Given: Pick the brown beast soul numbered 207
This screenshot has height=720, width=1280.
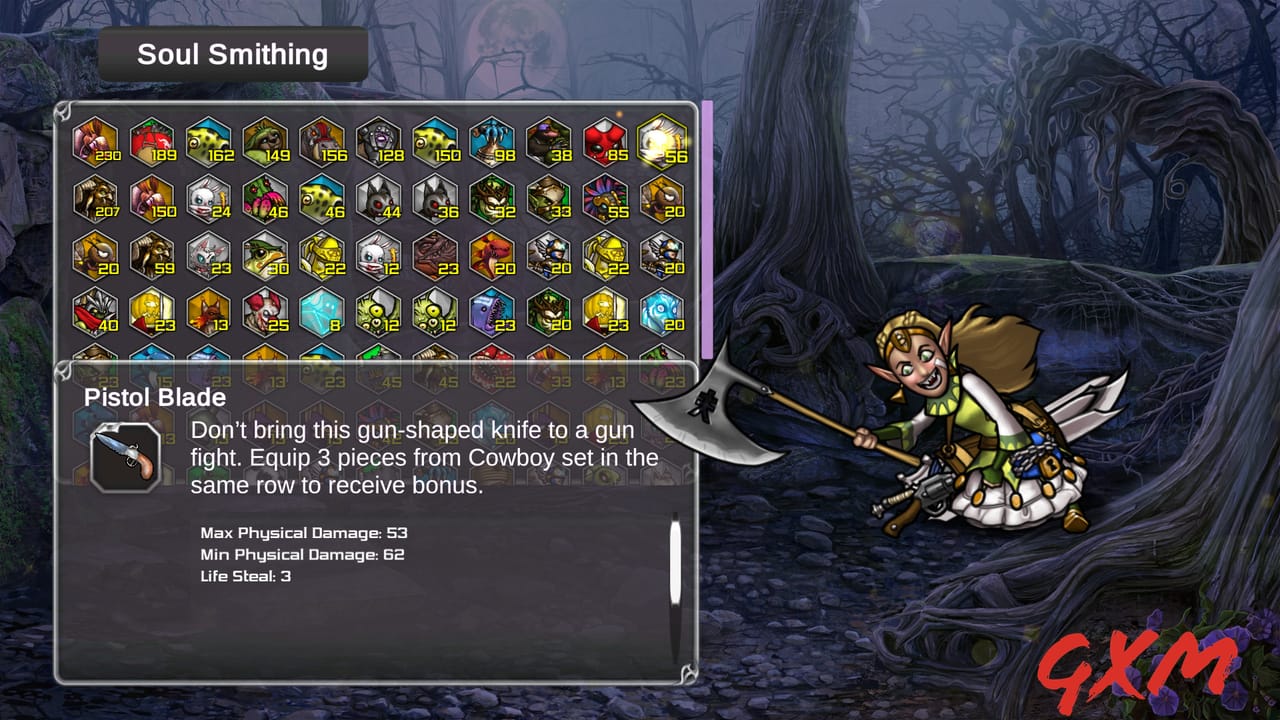Looking at the screenshot, I should [95, 198].
